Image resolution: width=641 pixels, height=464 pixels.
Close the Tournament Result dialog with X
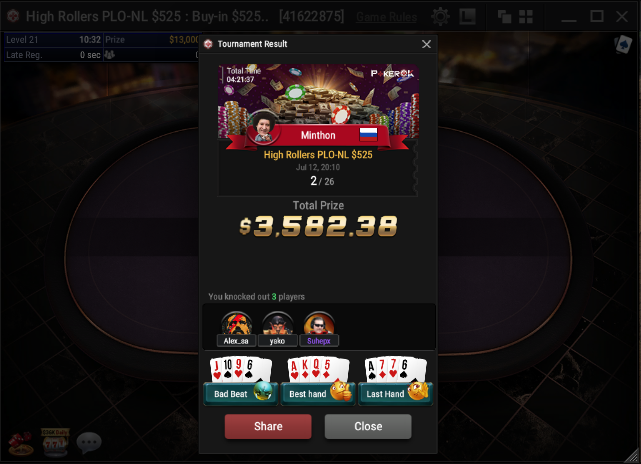click(427, 44)
